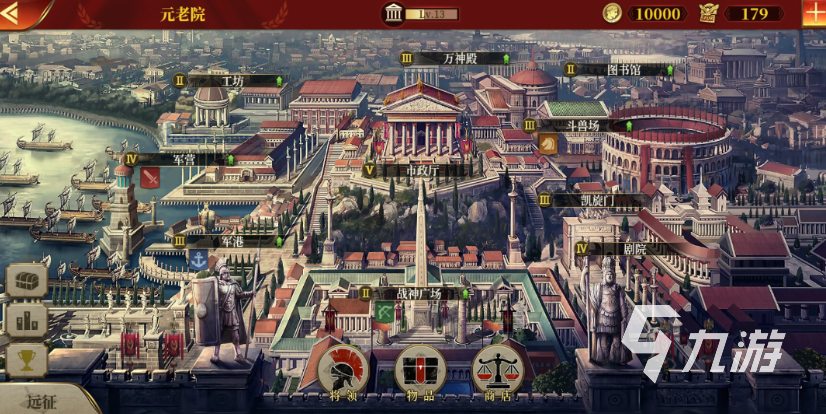Screen dimensions: 826x414
Task: Select the 军港 naval port label
Action: (x=232, y=241)
